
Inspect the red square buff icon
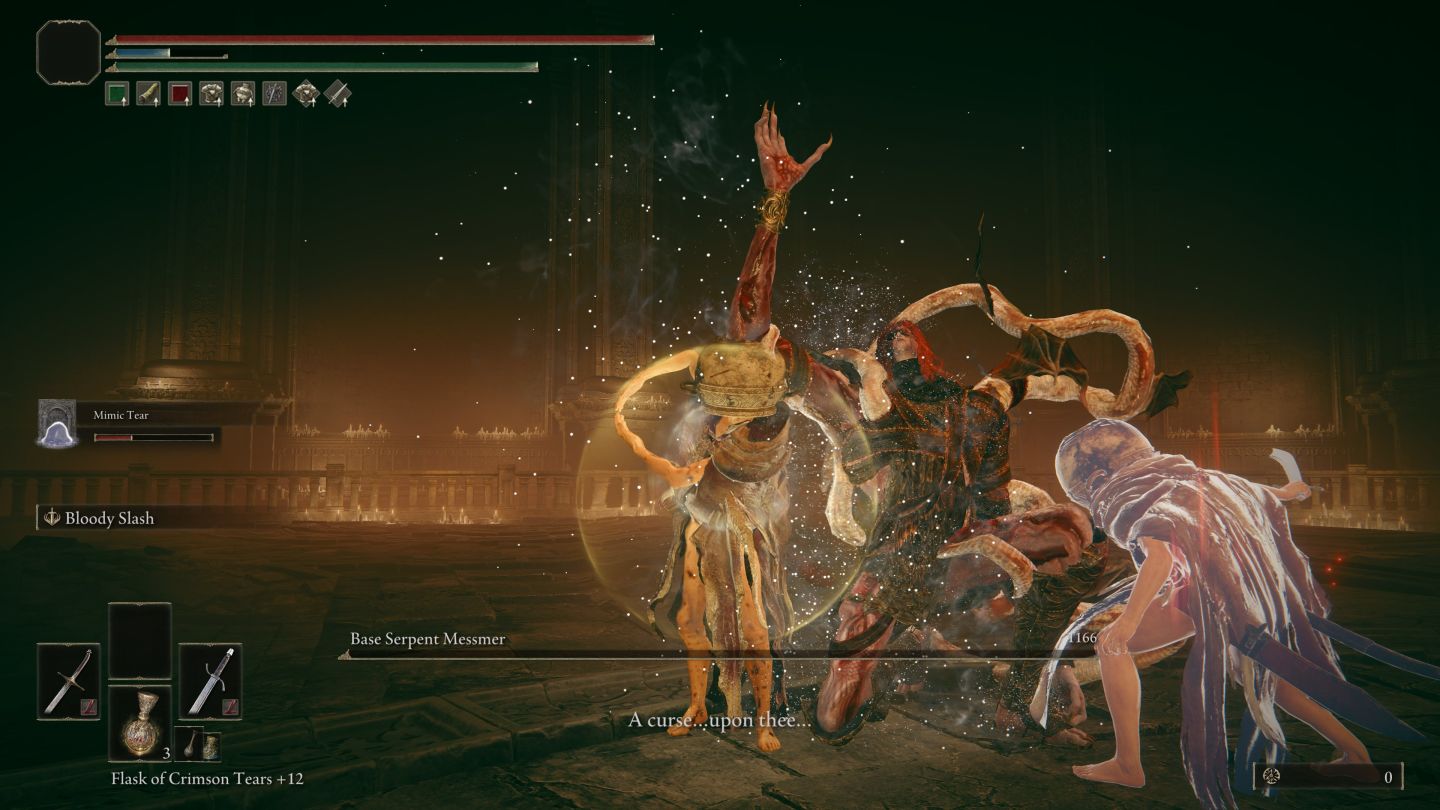pos(179,94)
